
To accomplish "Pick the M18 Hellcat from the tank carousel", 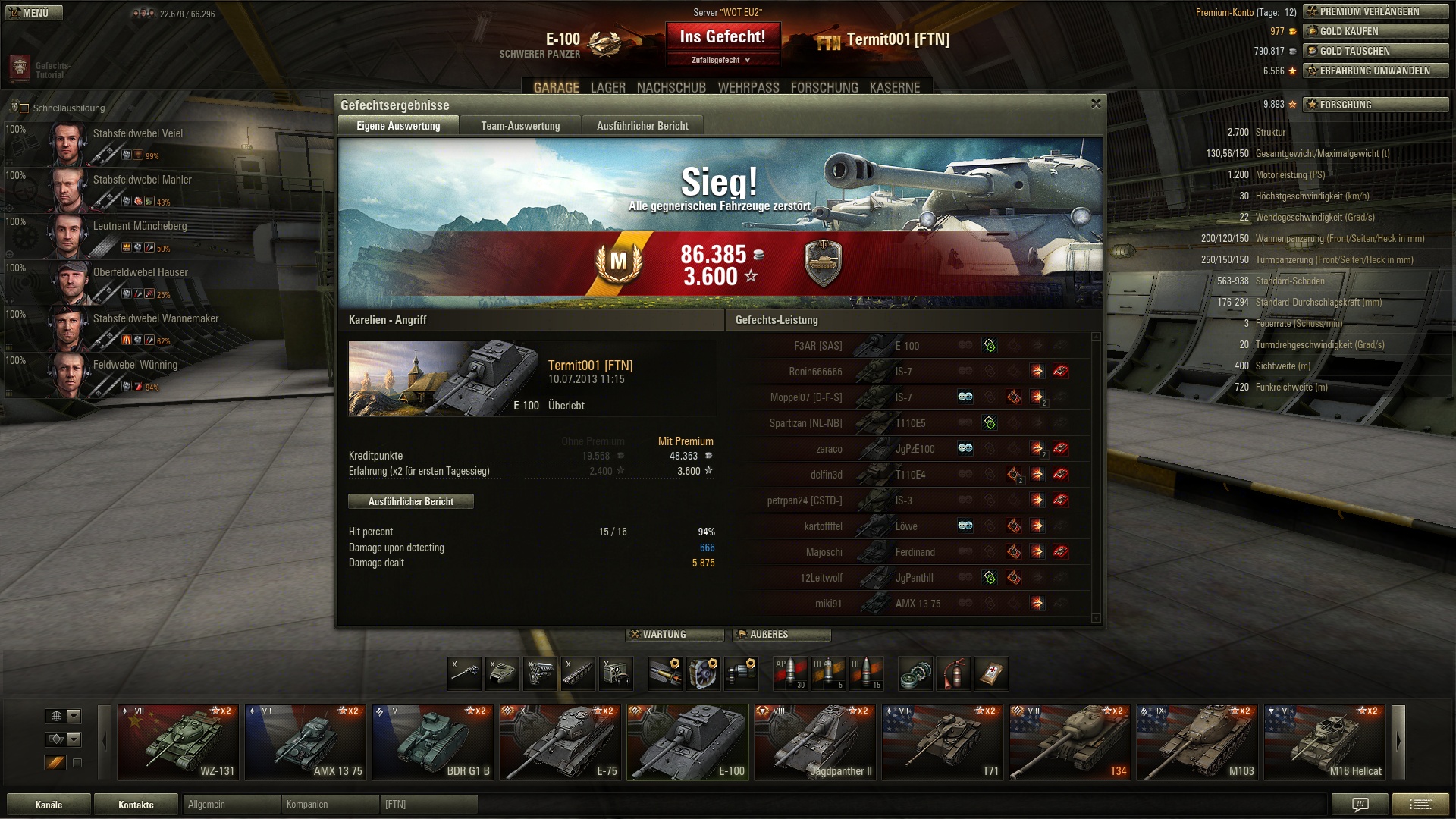I will coord(1325,742).
